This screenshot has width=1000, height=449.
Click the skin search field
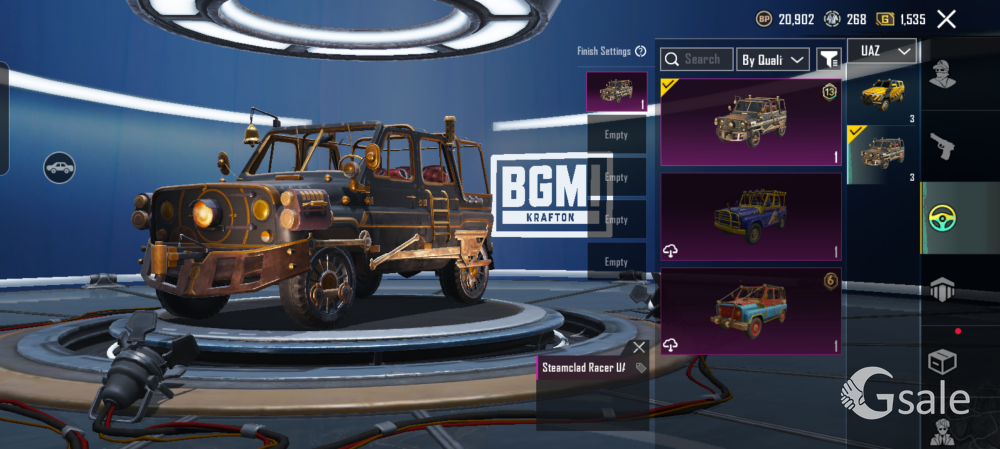tap(697, 60)
